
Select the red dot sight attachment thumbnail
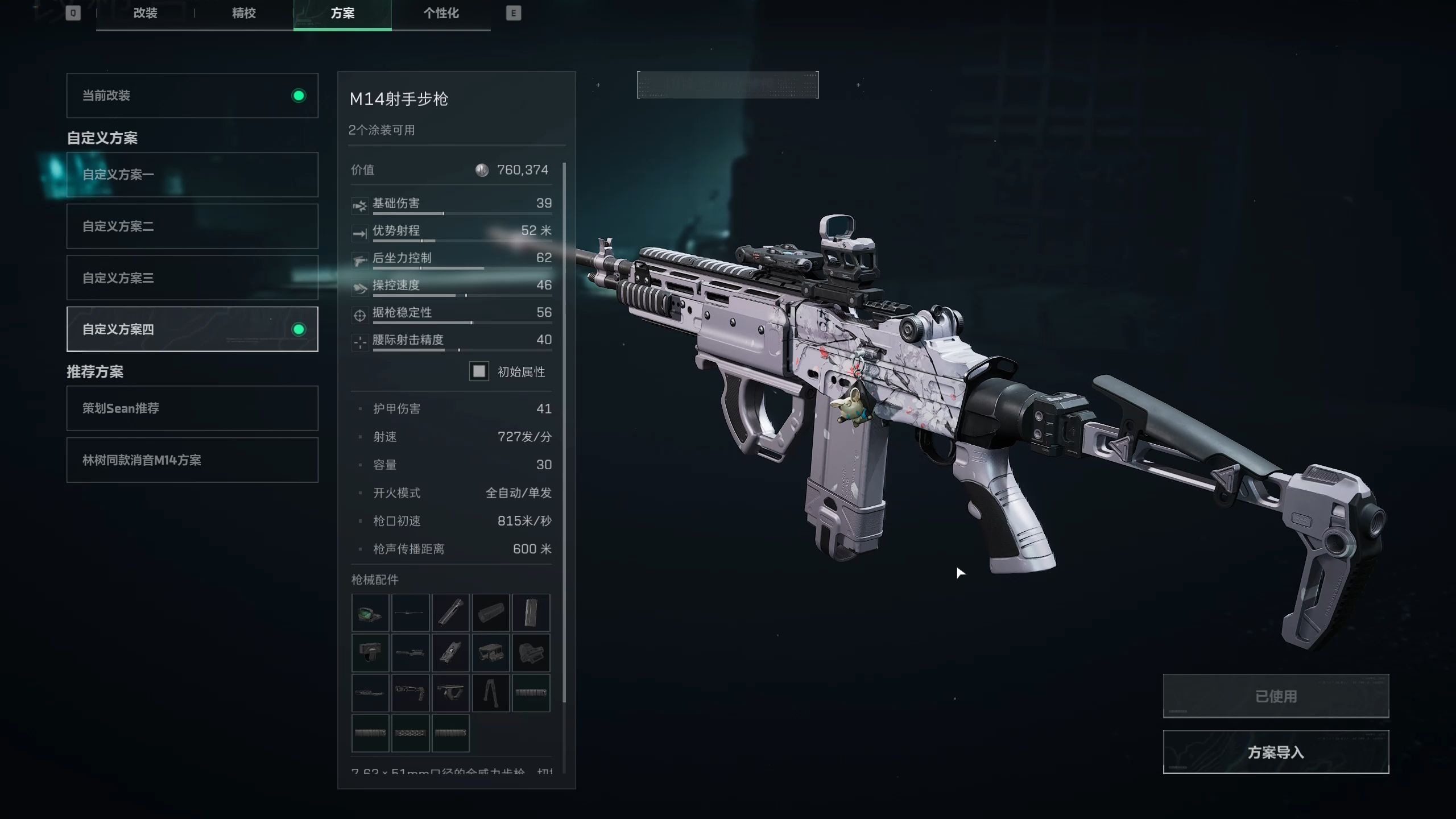coord(369,613)
